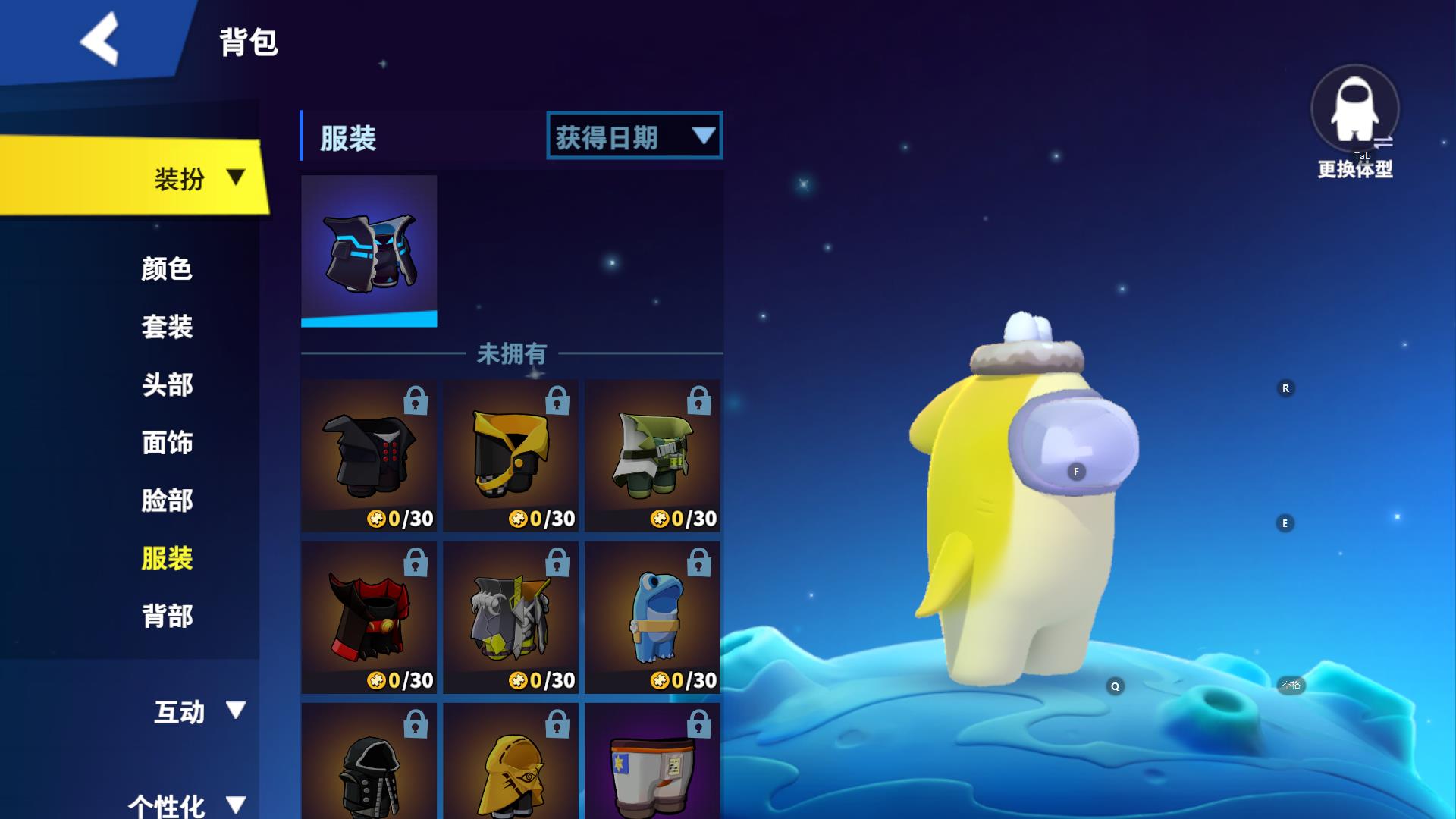Select the 头部 category
This screenshot has width=1456, height=819.
(167, 385)
